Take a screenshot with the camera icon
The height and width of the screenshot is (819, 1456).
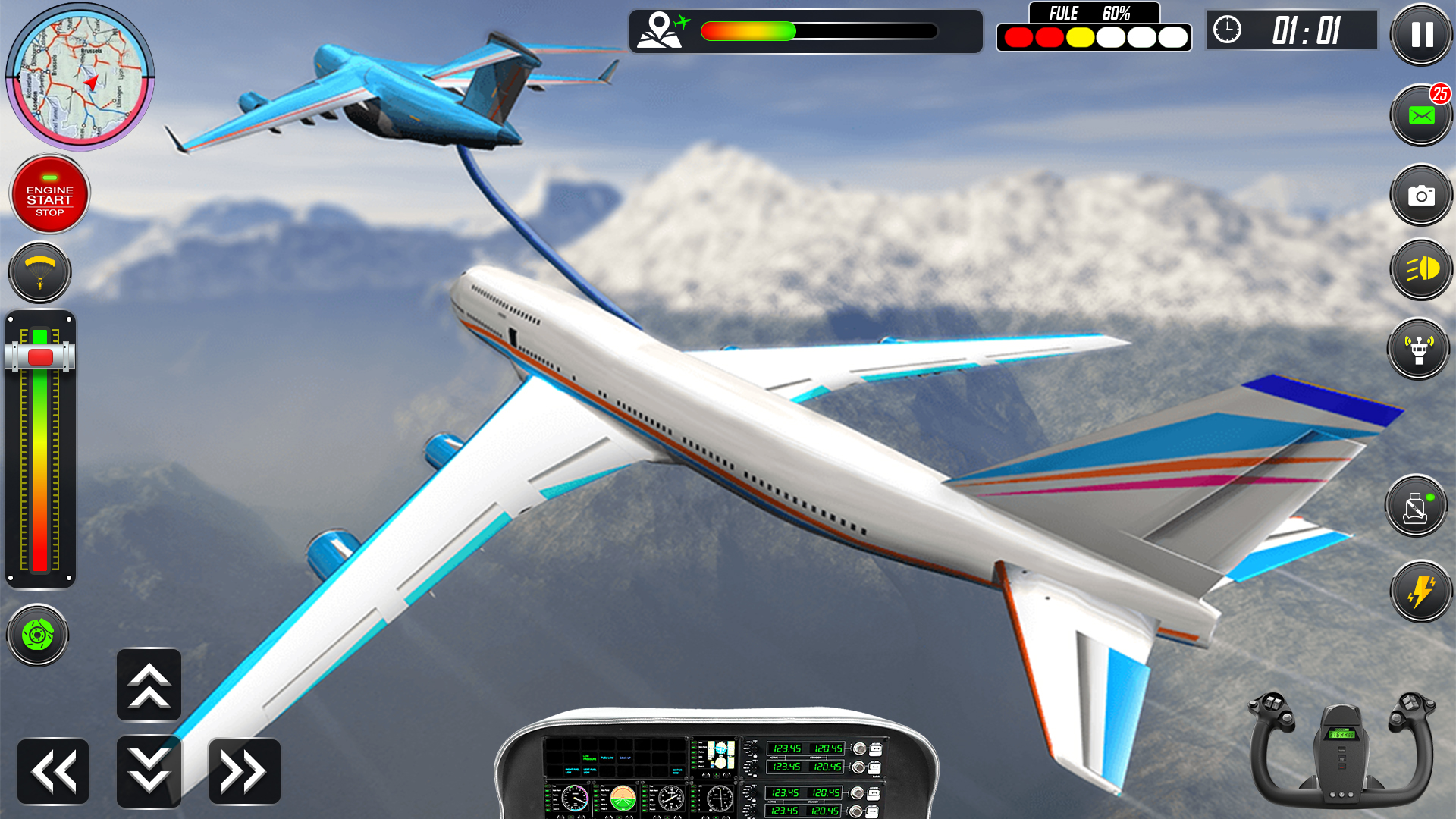pyautogui.click(x=1421, y=193)
